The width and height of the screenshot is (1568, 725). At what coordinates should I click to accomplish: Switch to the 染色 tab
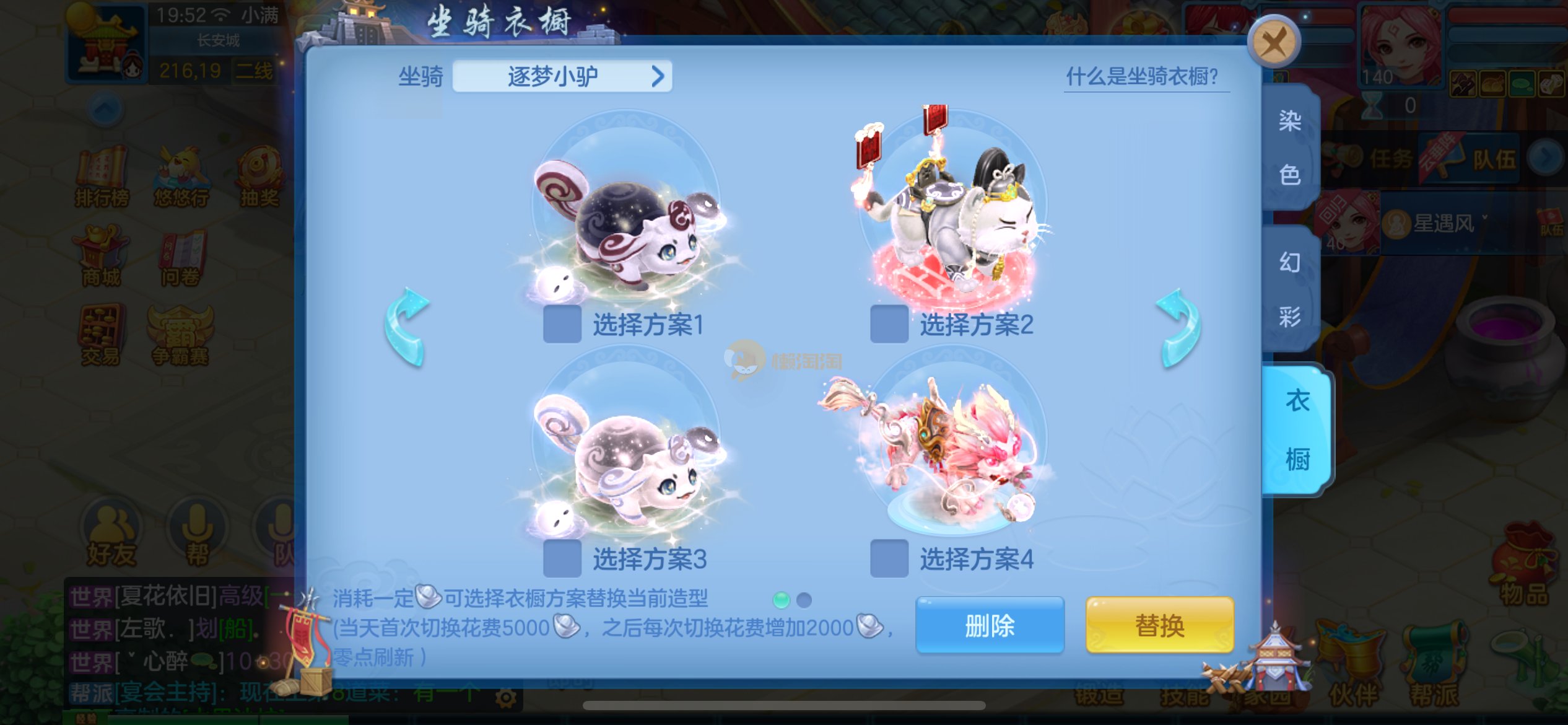[x=1290, y=147]
